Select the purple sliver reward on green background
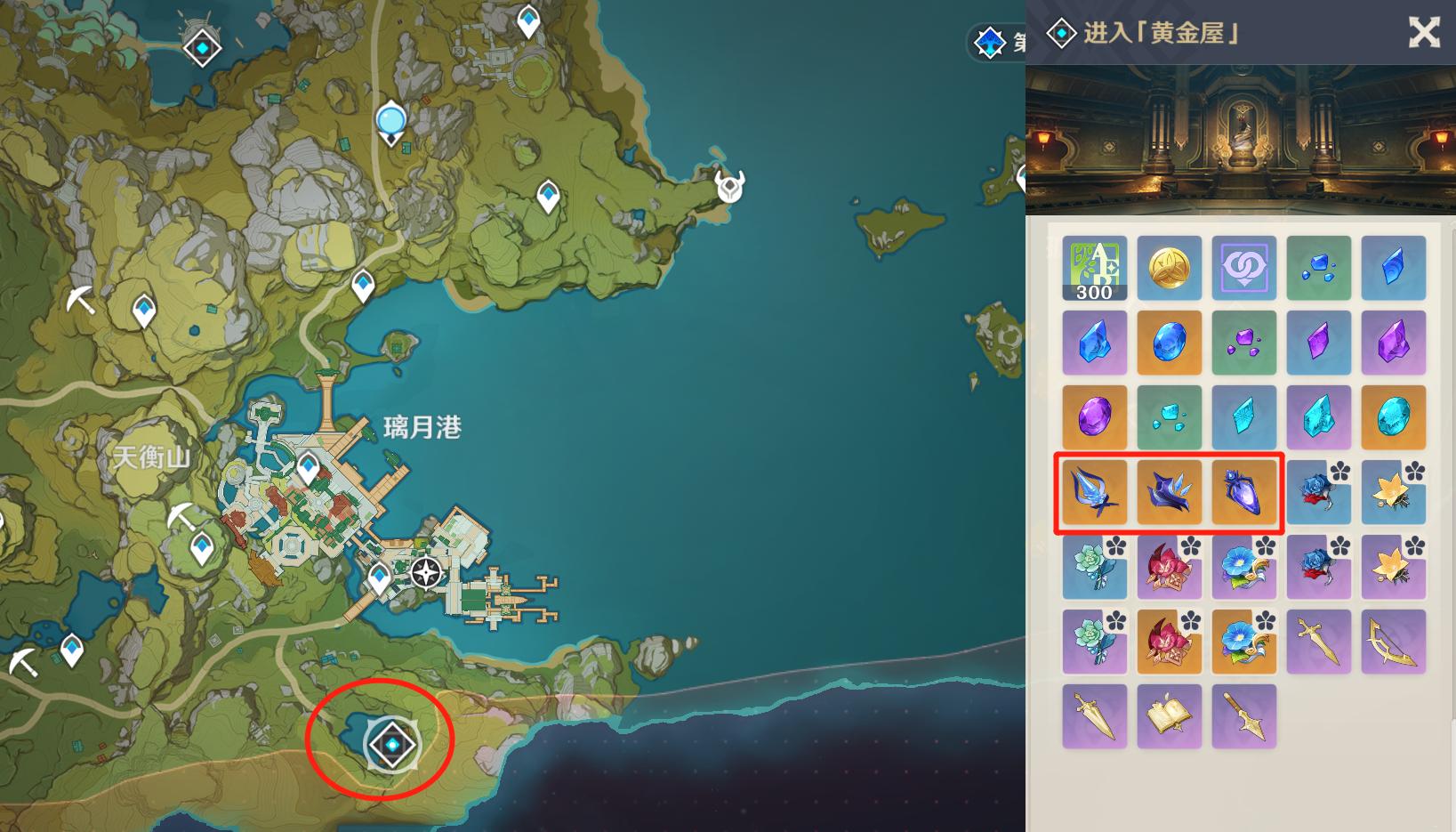The image size is (1456, 832). coord(1243,343)
